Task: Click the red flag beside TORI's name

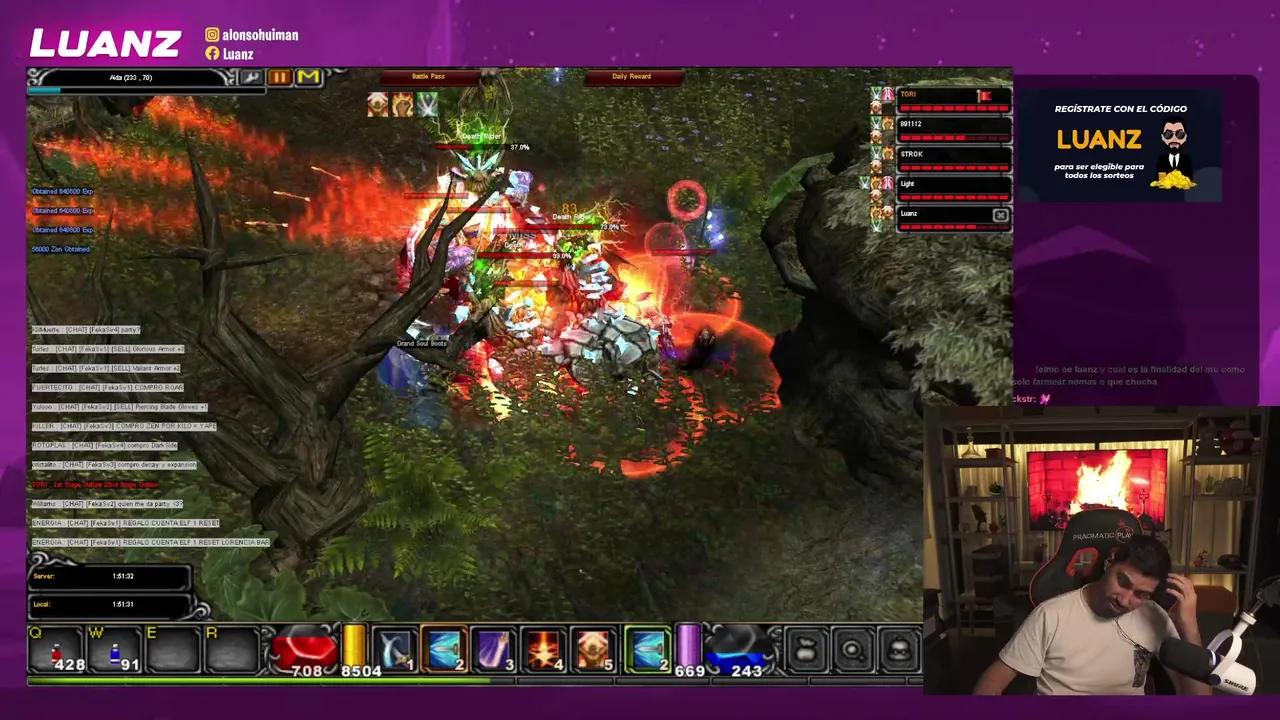Action: tap(983, 94)
